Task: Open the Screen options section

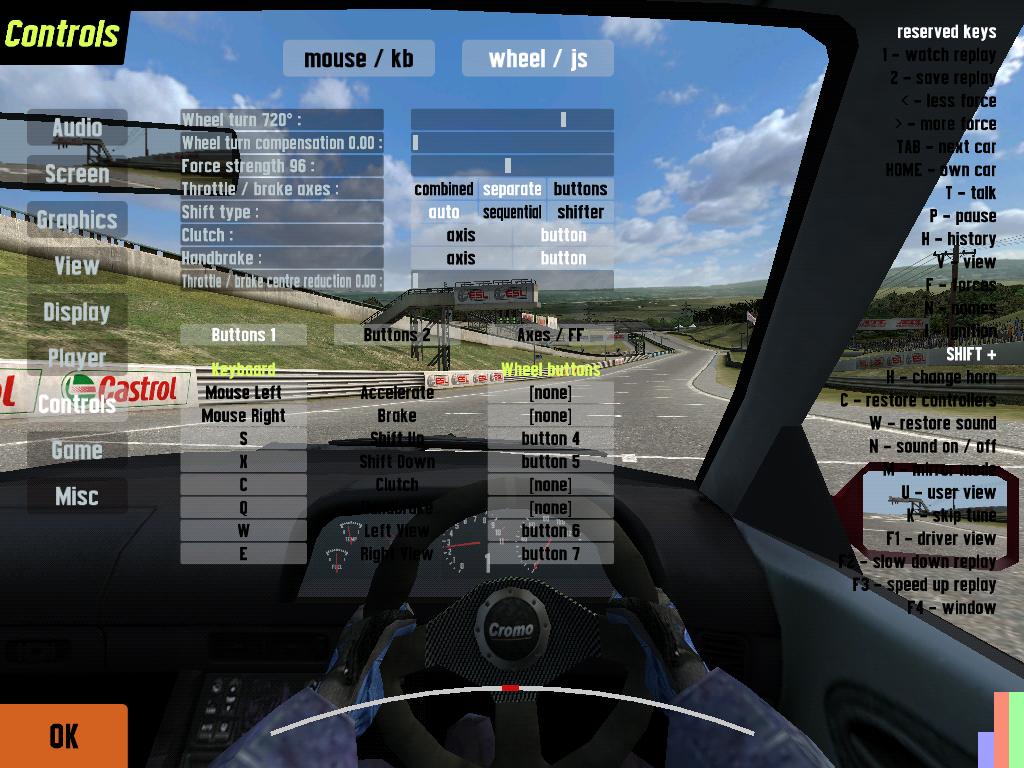Action: pyautogui.click(x=77, y=174)
